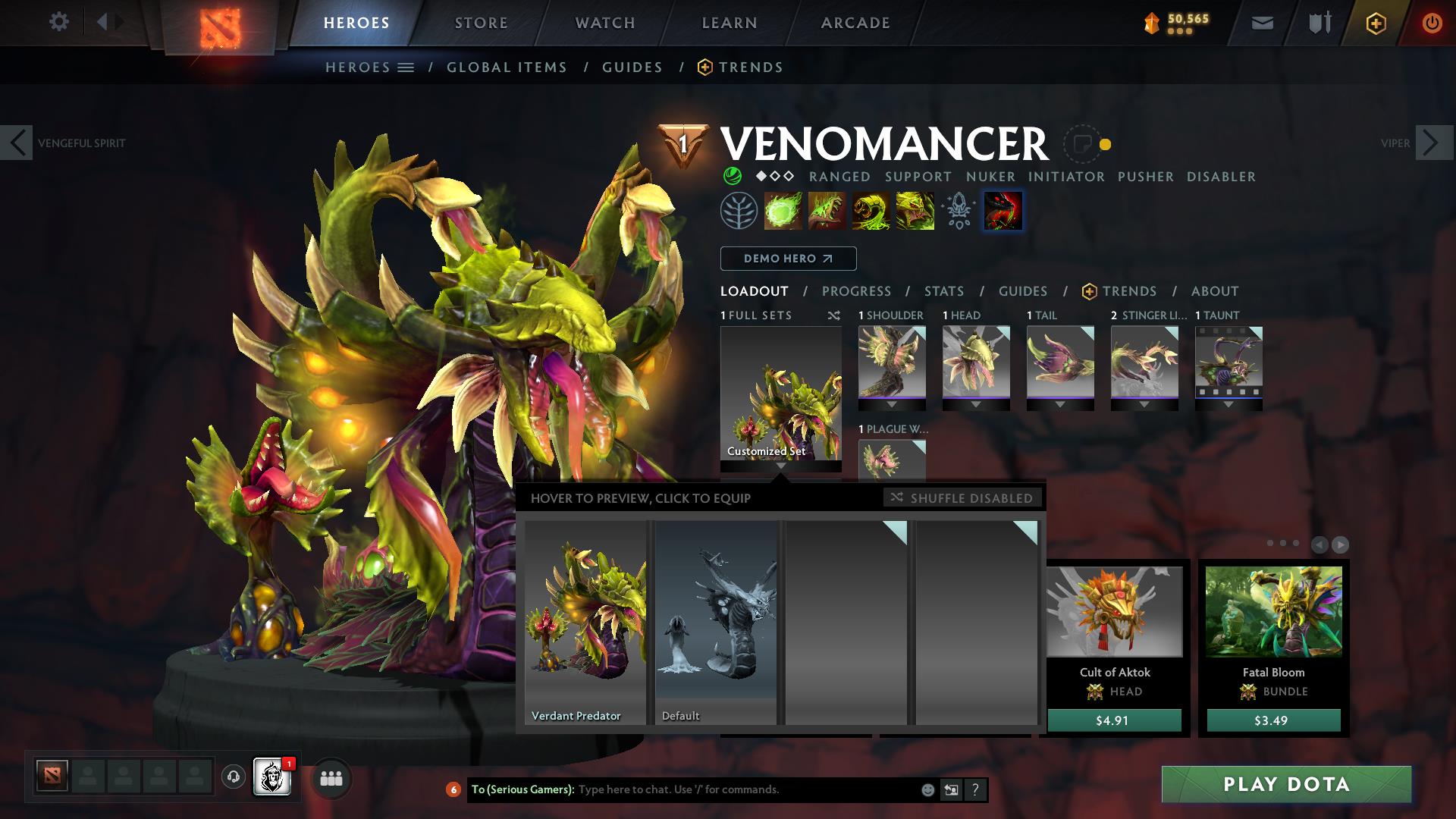The width and height of the screenshot is (1456, 819).
Task: Select the Venomous Gale ability icon
Action: click(x=781, y=211)
